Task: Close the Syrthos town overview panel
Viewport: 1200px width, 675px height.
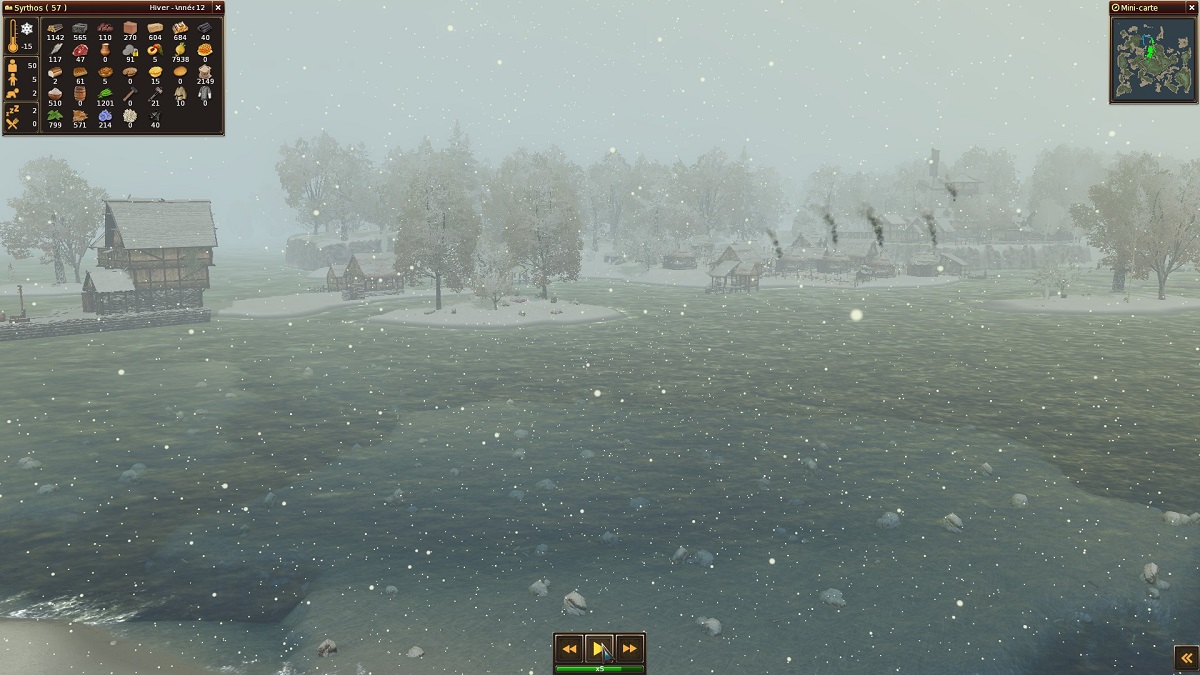Action: [x=218, y=7]
